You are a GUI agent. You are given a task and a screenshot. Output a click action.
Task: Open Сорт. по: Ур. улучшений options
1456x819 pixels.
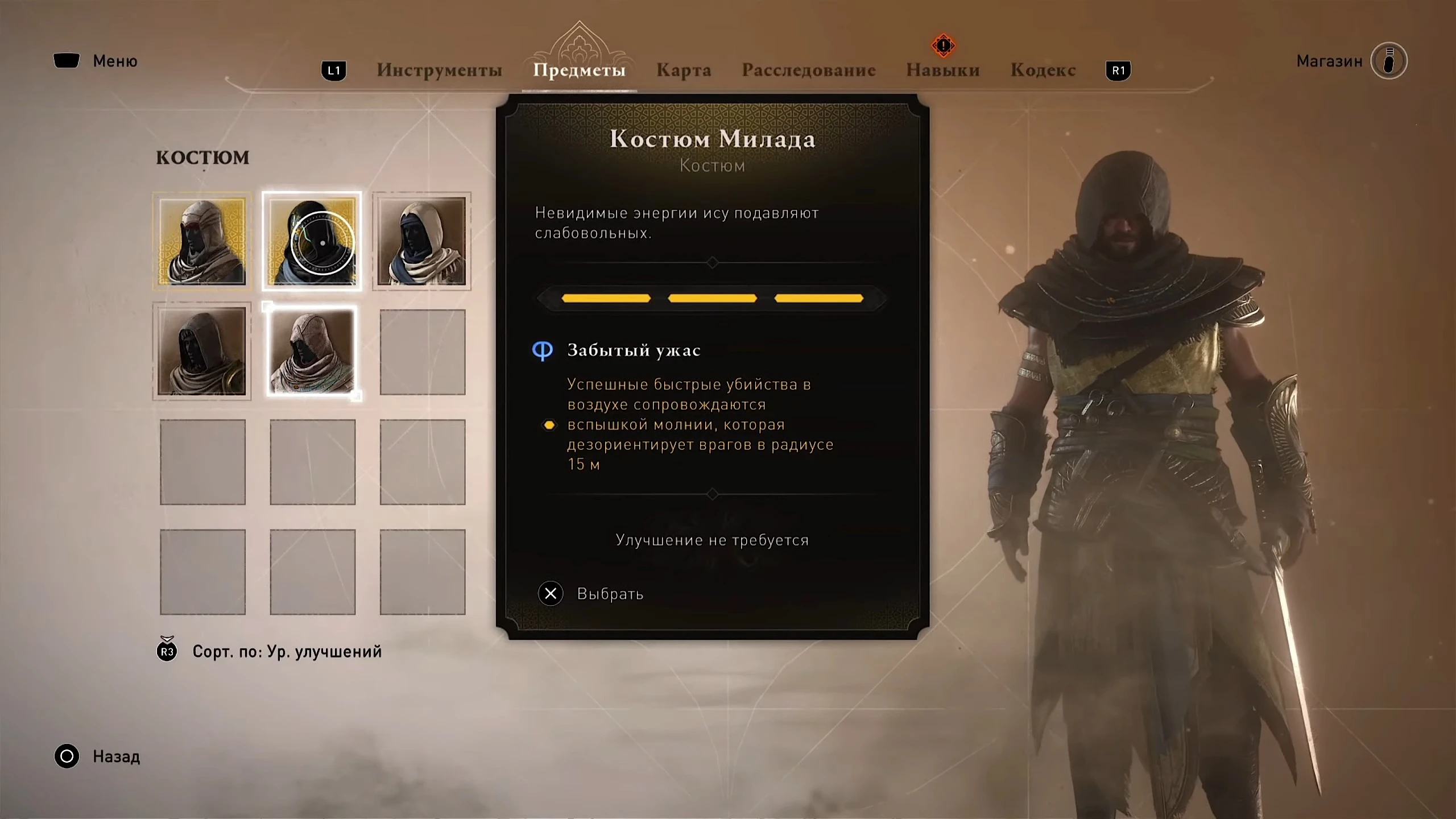tap(287, 652)
